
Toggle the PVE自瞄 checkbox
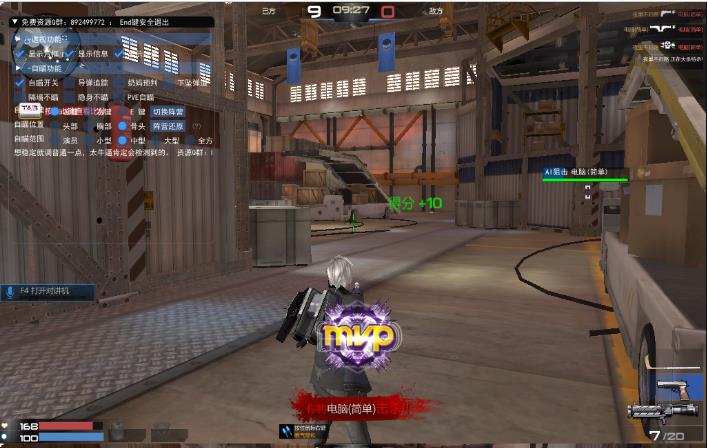tap(119, 97)
